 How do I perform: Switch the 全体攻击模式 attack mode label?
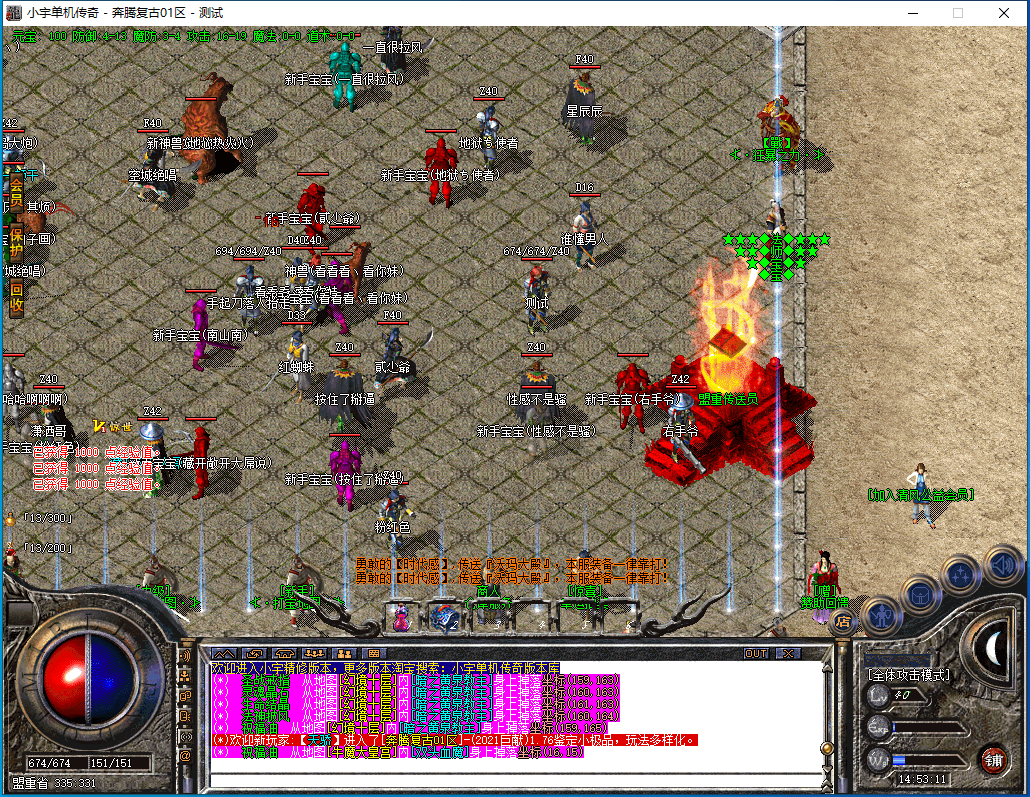click(908, 675)
